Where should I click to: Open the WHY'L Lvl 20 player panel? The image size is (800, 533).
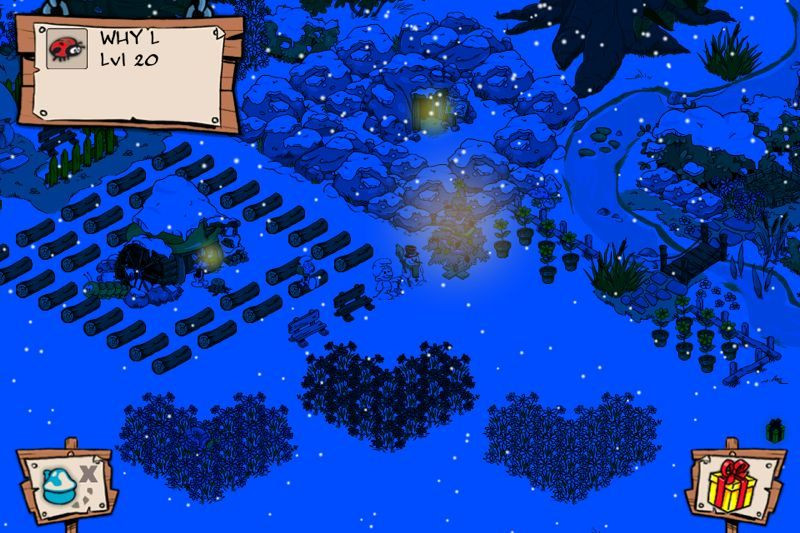coord(150,68)
